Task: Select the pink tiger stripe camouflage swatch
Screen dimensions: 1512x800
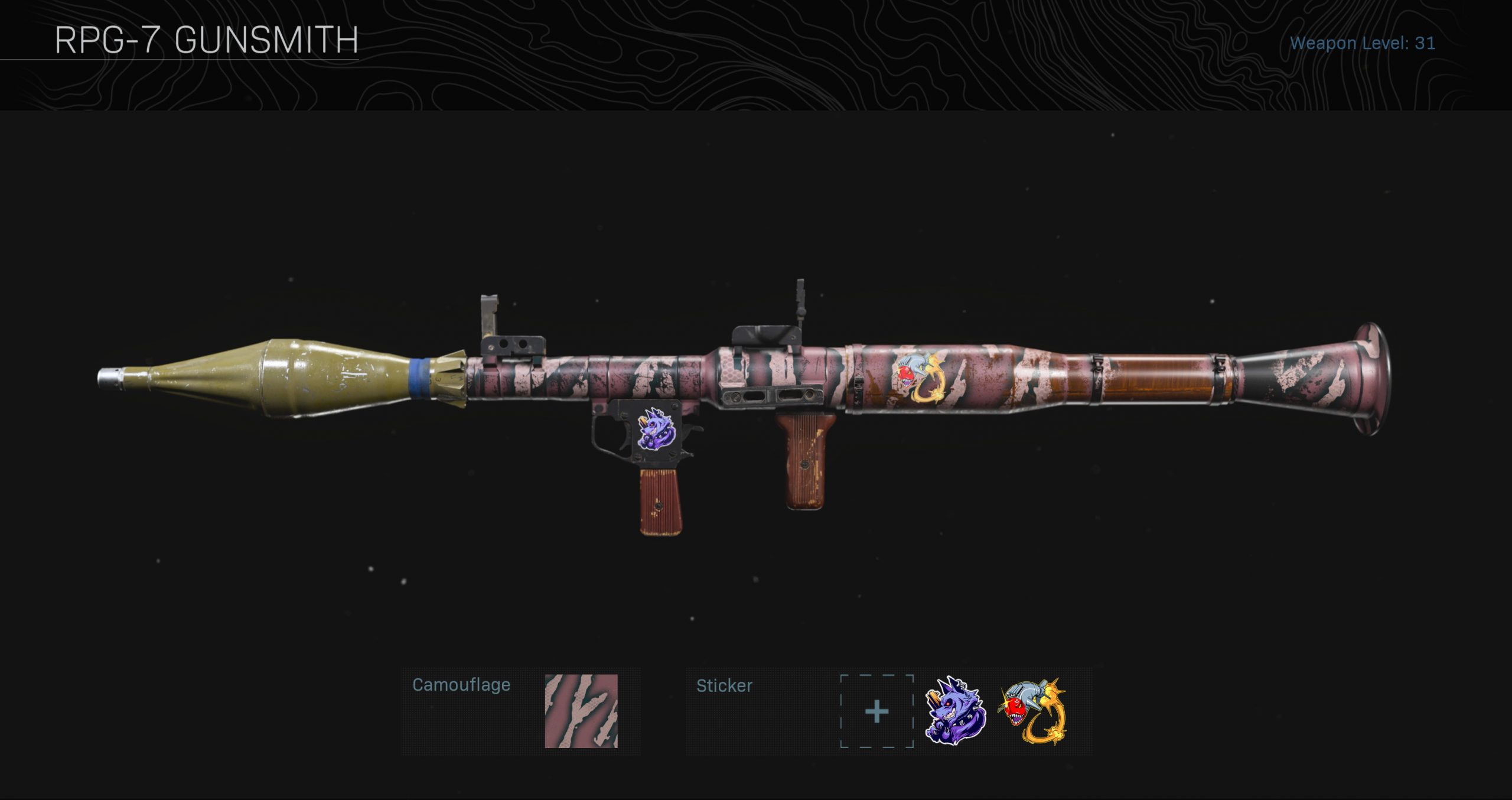Action: pyautogui.click(x=581, y=711)
